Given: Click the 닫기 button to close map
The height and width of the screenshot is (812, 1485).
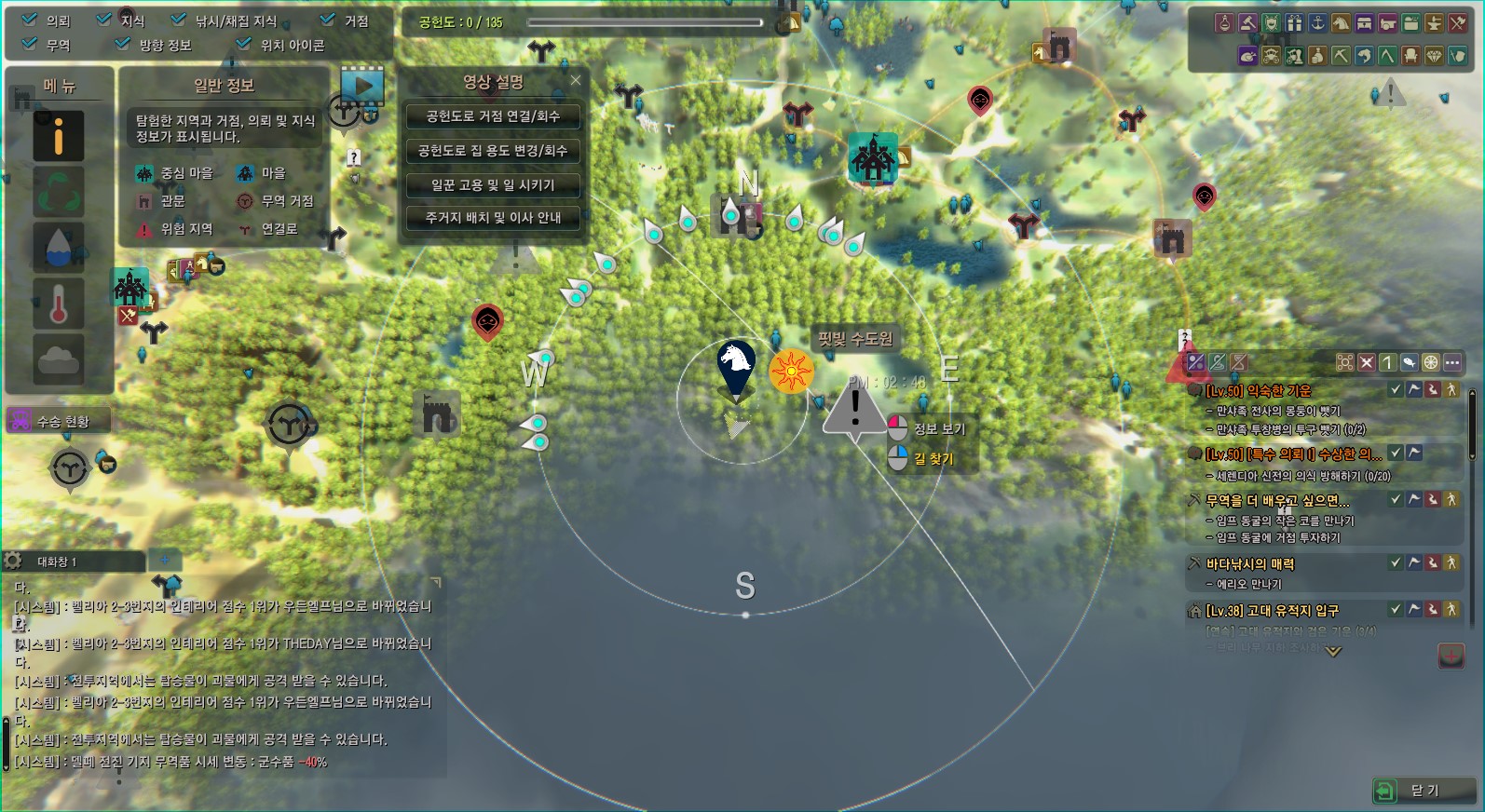Looking at the screenshot, I should pos(1424,791).
